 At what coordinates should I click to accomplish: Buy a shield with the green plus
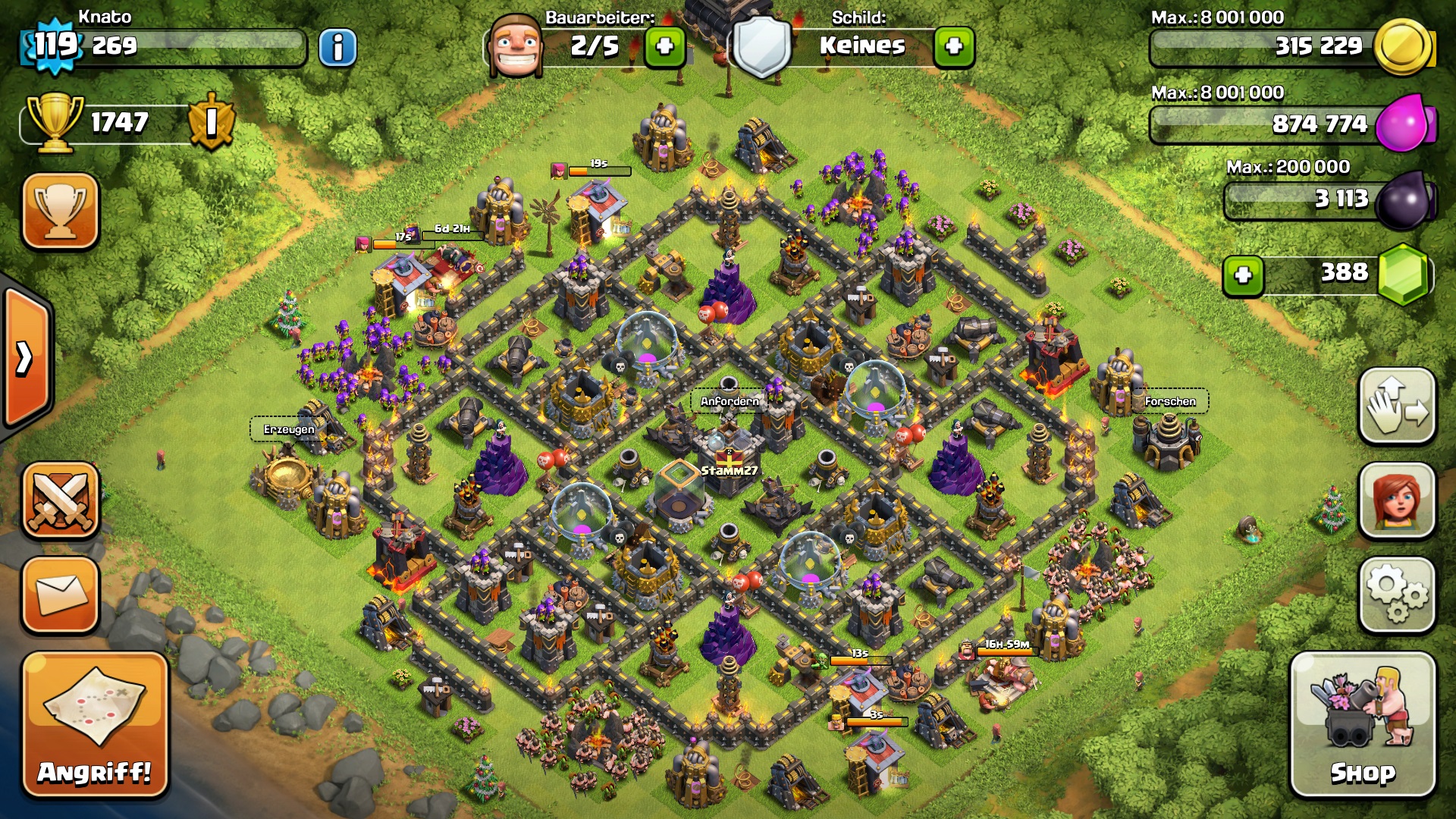[x=954, y=47]
